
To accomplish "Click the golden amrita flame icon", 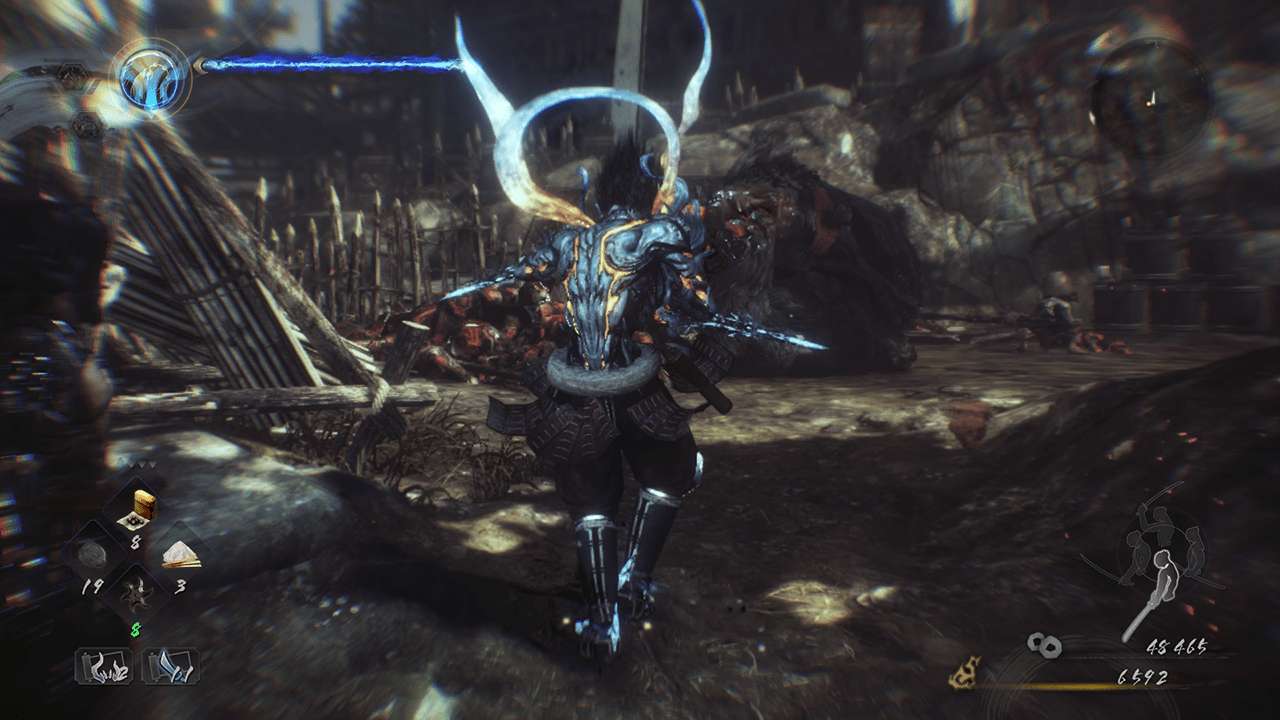I will (964, 671).
